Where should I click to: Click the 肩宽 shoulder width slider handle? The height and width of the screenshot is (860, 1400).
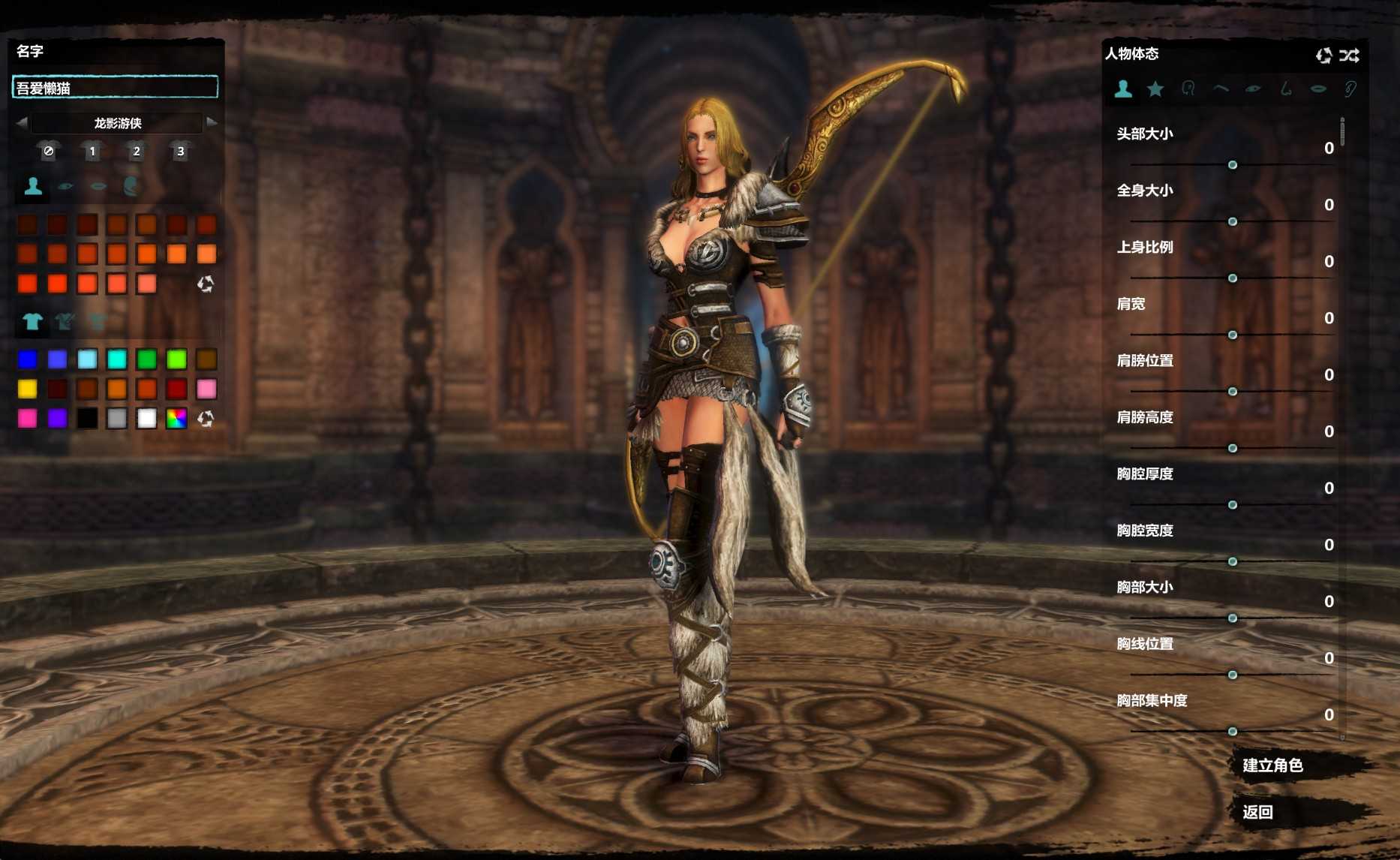click(1233, 335)
